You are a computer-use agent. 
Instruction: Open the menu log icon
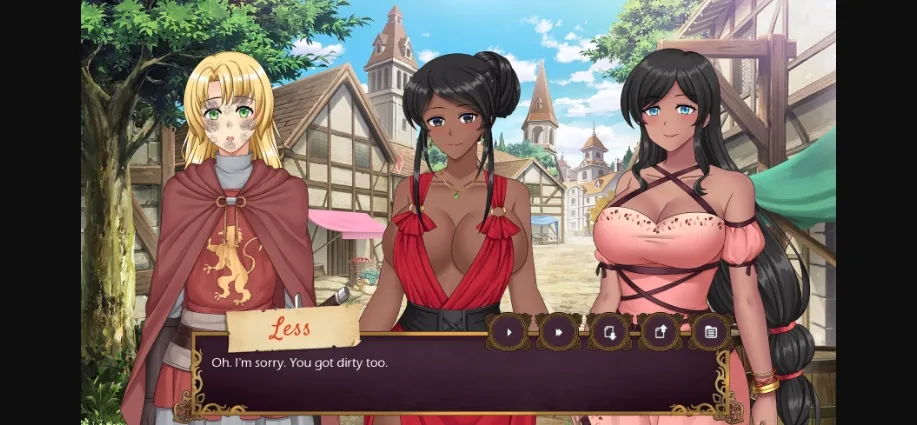point(711,332)
